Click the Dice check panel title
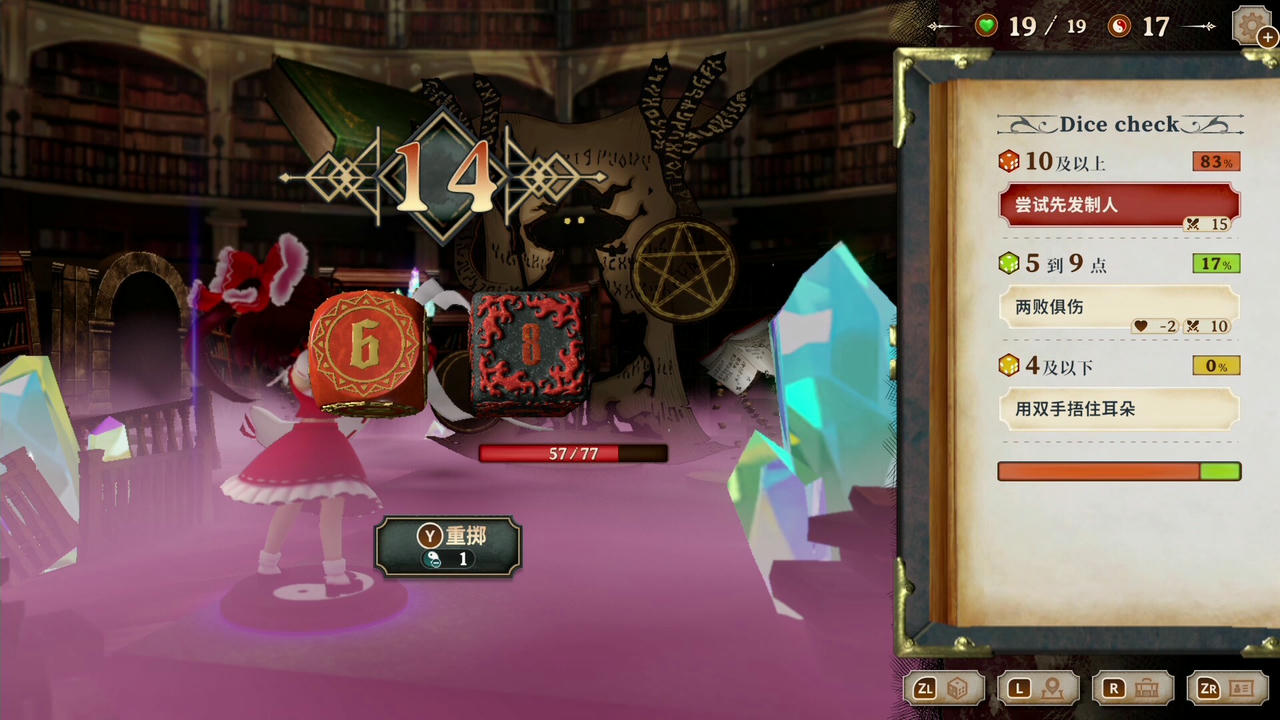The image size is (1280, 720). [1120, 123]
